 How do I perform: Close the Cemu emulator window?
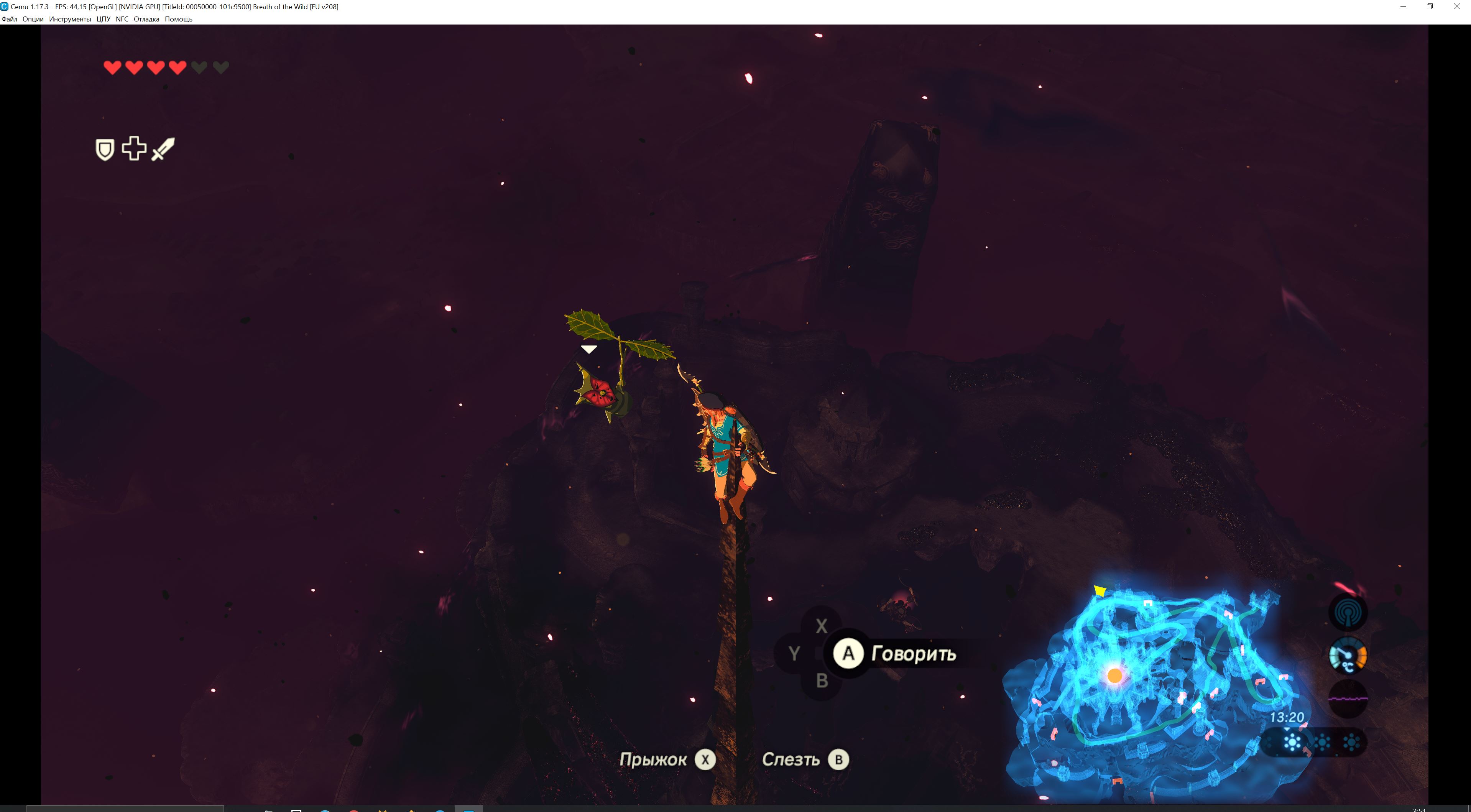(1456, 7)
